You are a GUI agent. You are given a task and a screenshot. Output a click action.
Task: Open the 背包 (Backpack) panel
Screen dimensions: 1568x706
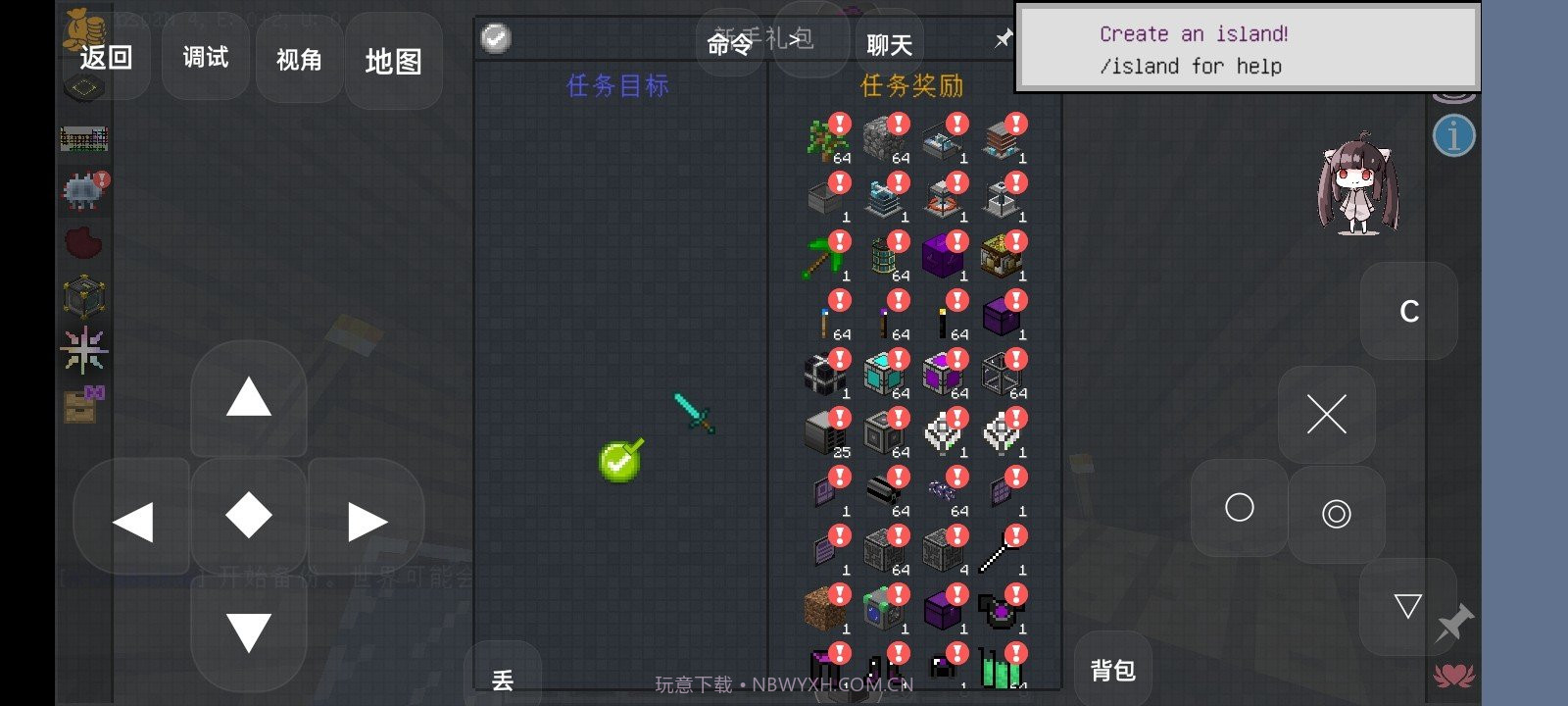(1111, 671)
